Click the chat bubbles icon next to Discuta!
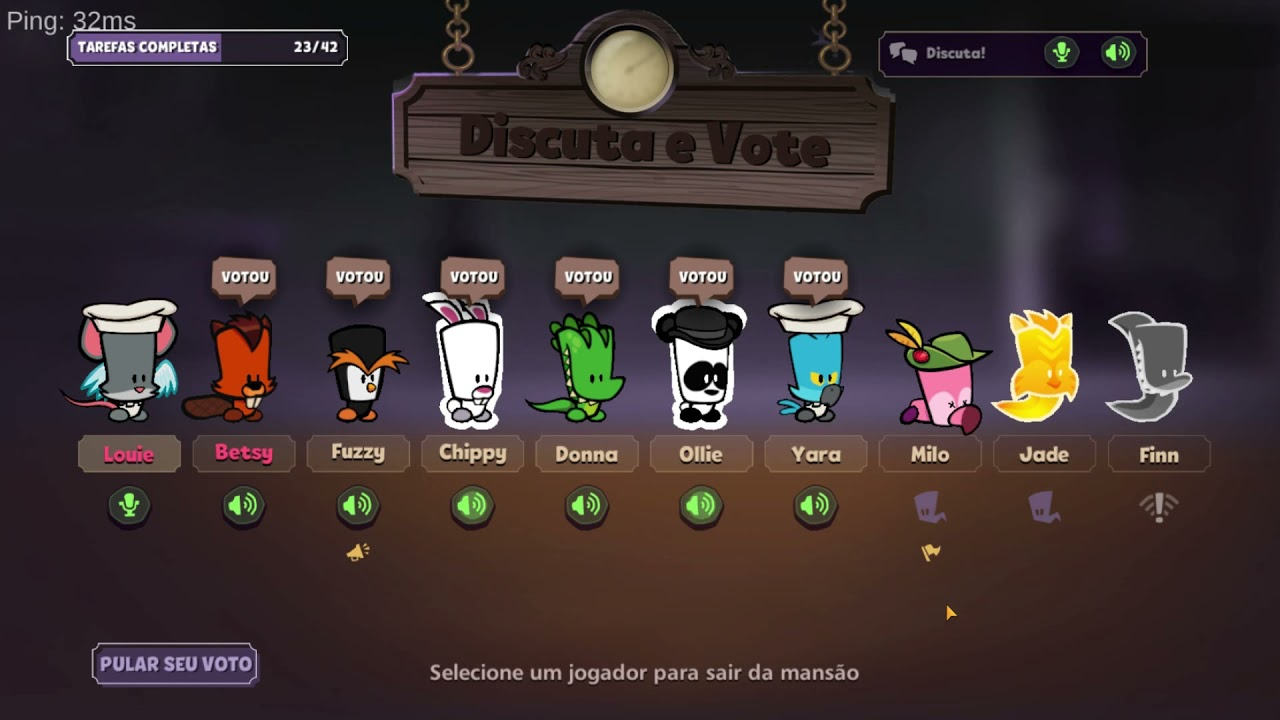 (901, 54)
